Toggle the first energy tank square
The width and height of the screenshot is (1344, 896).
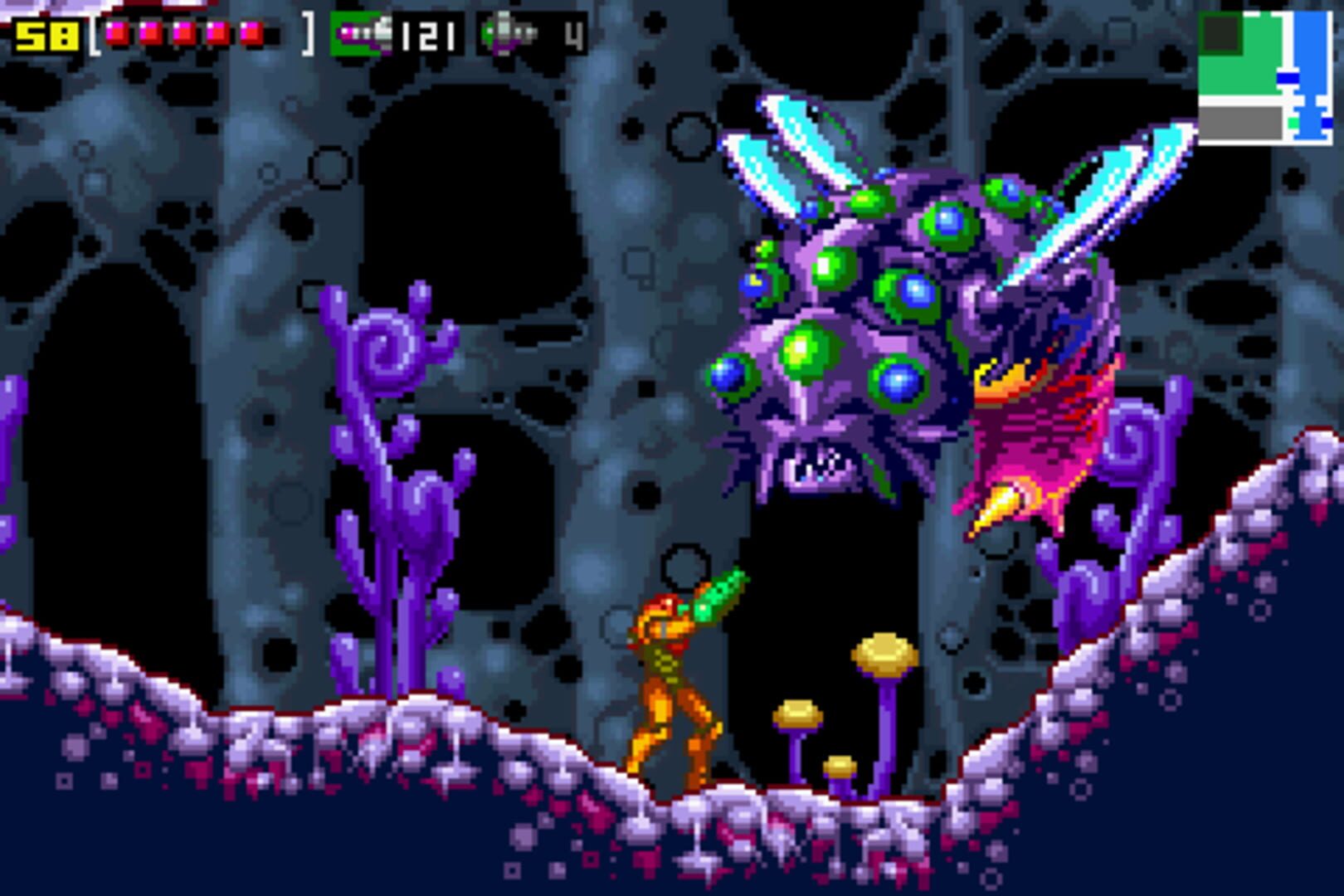tap(118, 31)
